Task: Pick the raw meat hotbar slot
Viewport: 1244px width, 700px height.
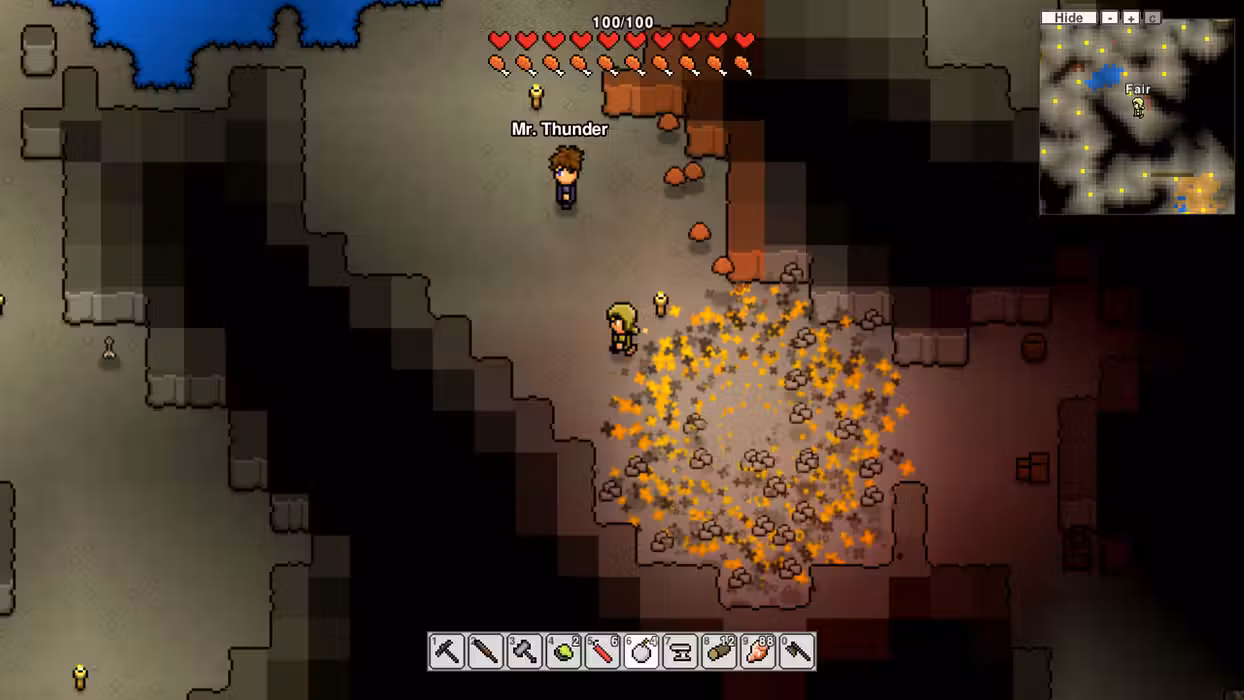Action: click(758, 651)
